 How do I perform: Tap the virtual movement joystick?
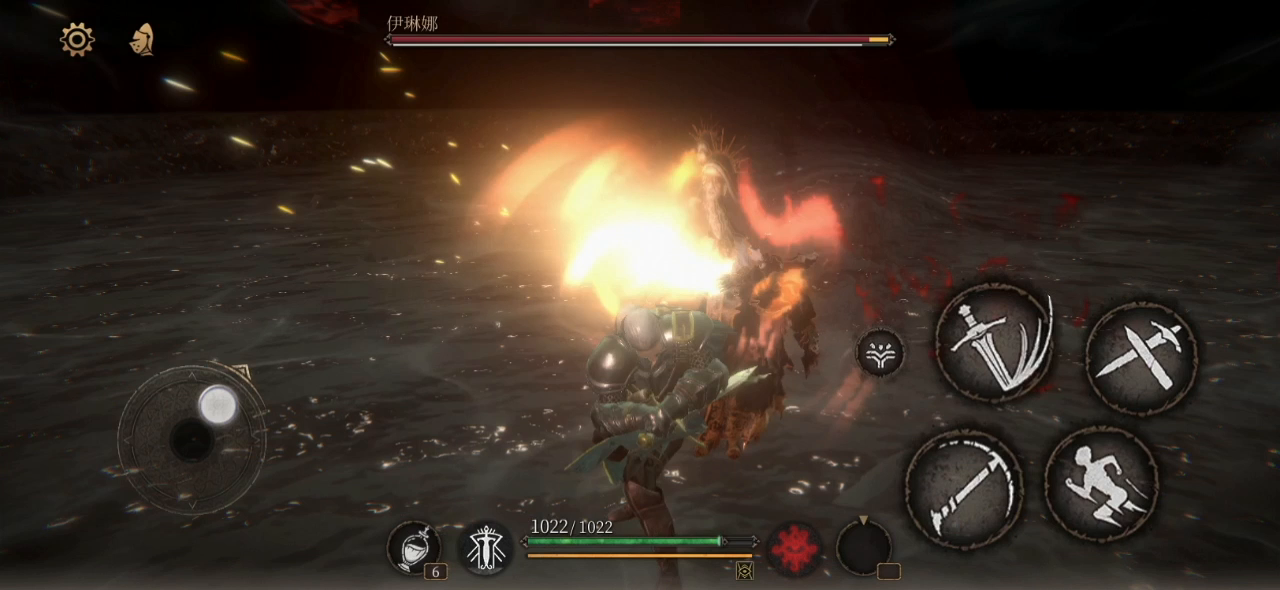coord(192,439)
